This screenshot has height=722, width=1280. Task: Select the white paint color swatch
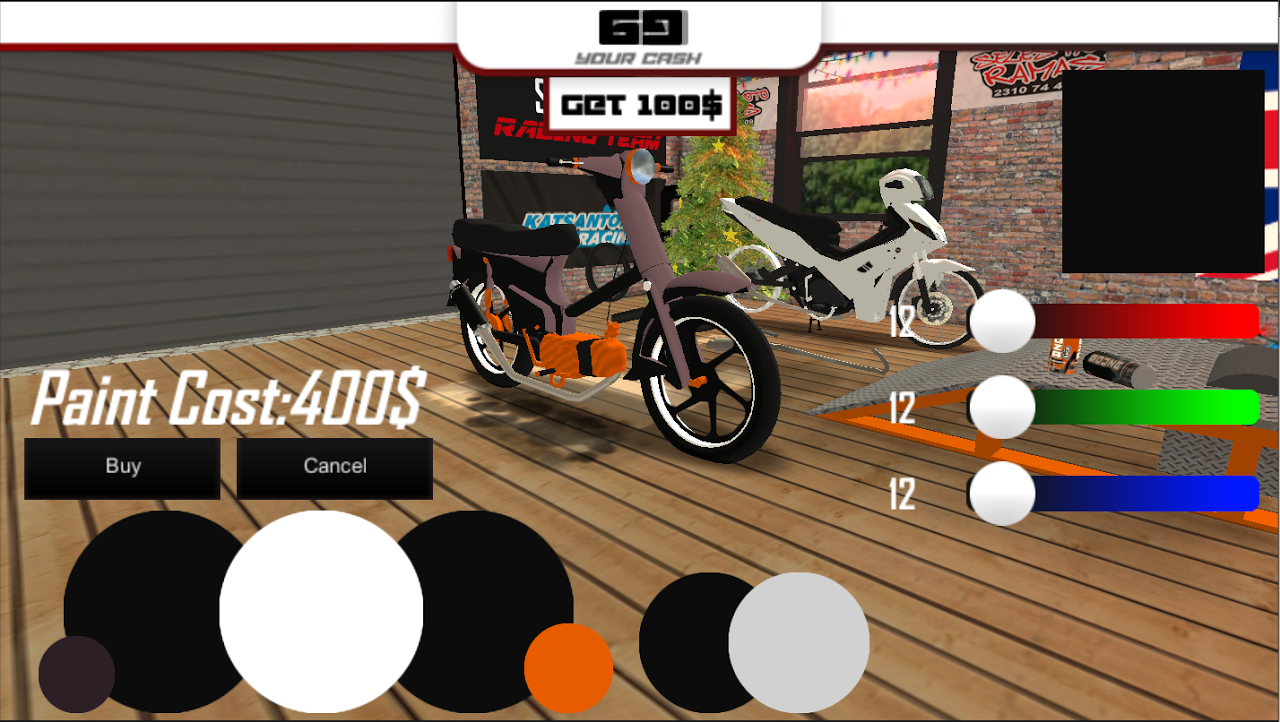pyautogui.click(x=320, y=612)
